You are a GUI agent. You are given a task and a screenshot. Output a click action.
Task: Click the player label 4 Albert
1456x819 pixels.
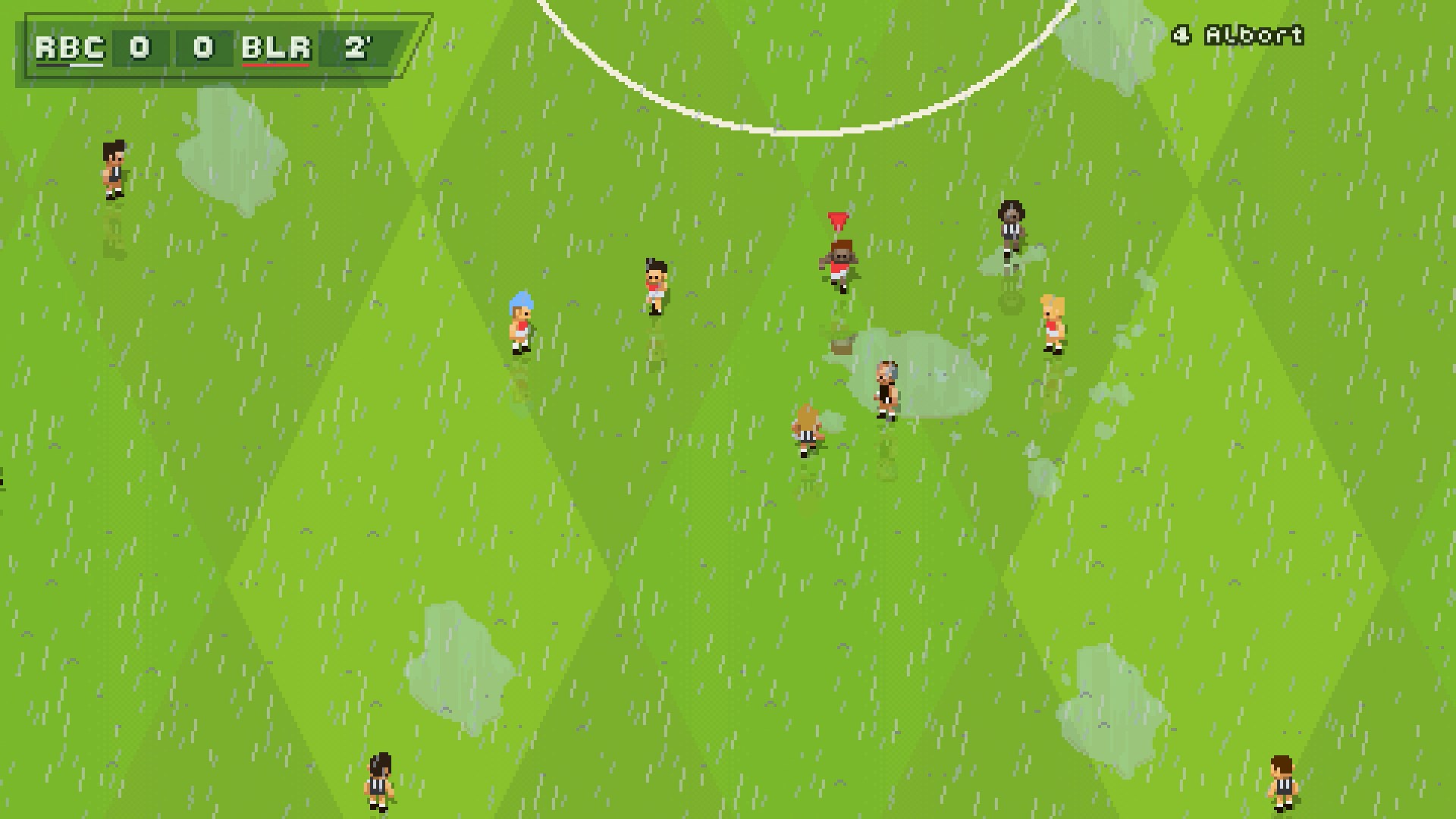(x=1236, y=34)
